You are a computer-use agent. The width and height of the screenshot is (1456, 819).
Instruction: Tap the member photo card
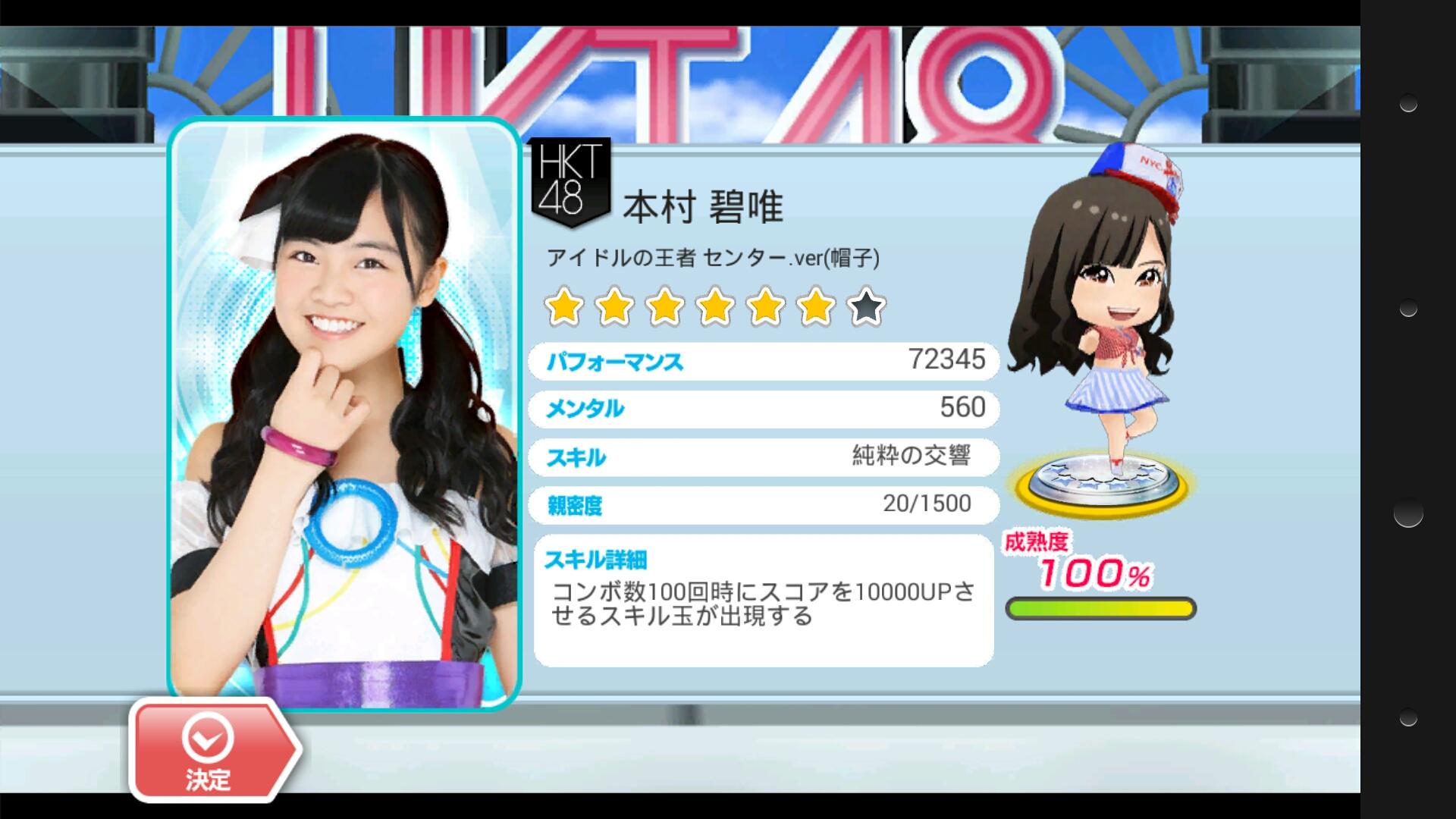[x=344, y=409]
